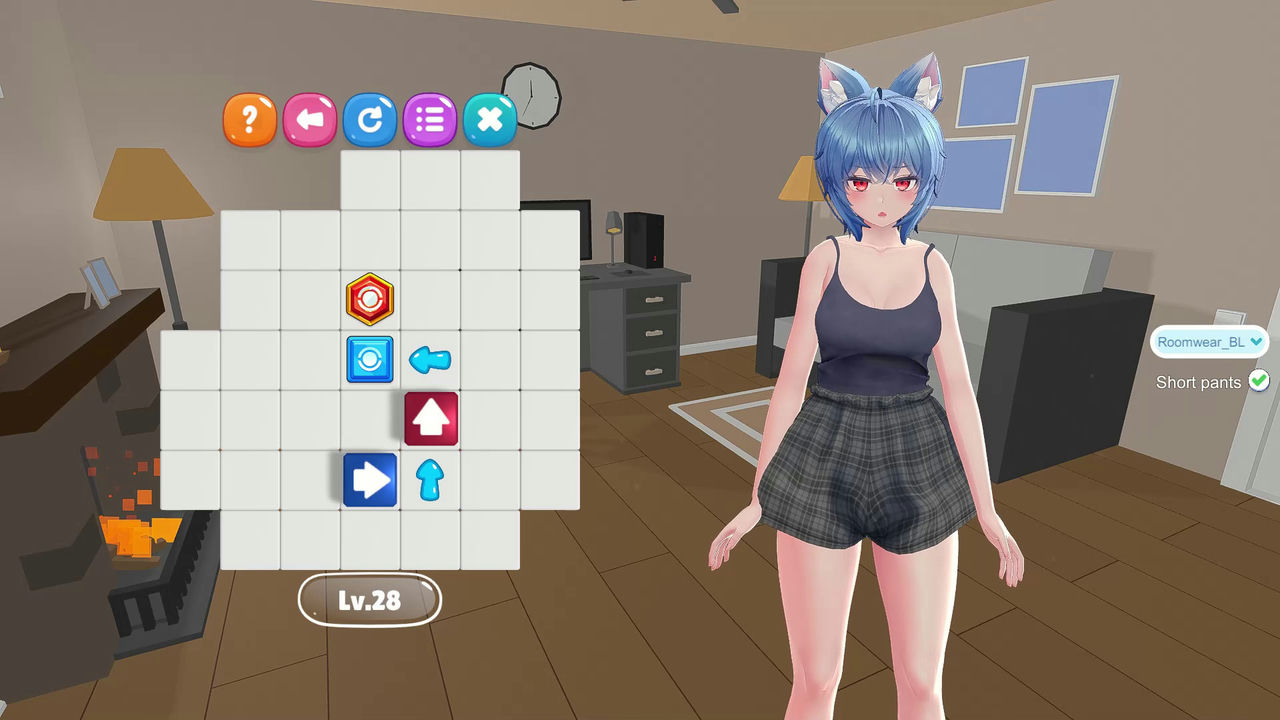Open the Roomwear_BL outfit dropdown
The width and height of the screenshot is (1280, 720).
[1208, 341]
